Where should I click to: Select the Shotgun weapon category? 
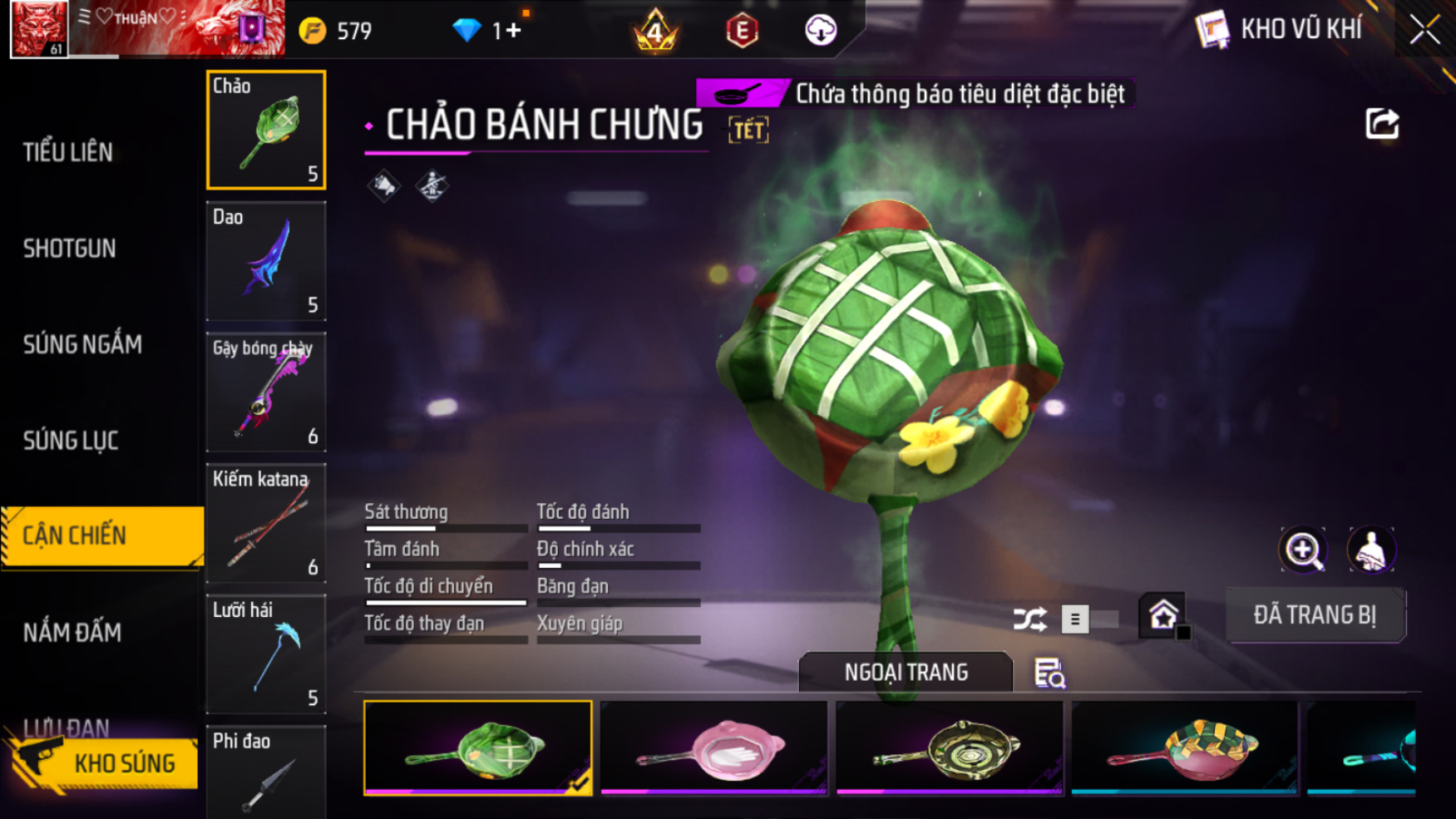click(x=70, y=249)
